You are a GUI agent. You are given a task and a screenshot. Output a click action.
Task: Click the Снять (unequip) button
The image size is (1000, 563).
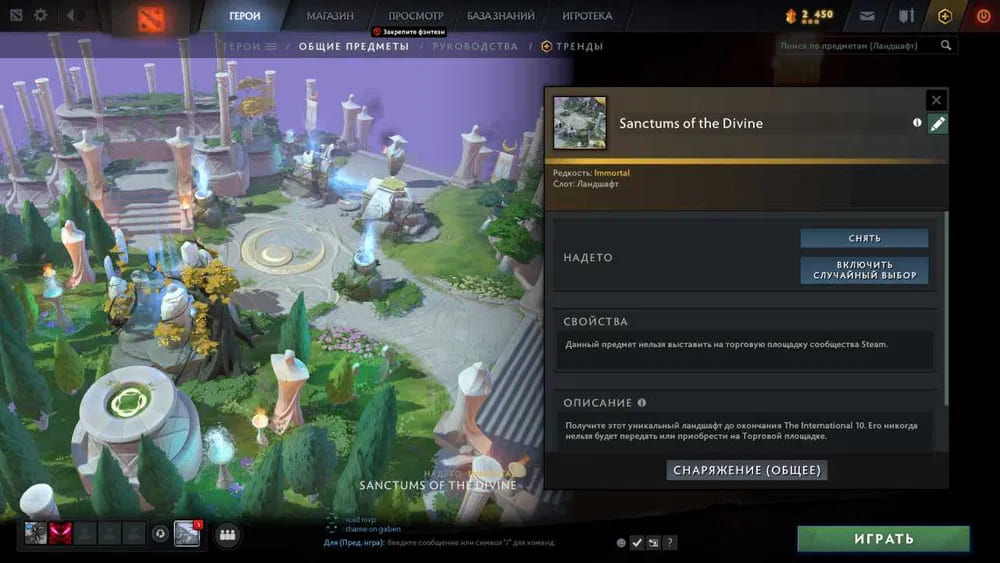(x=864, y=238)
